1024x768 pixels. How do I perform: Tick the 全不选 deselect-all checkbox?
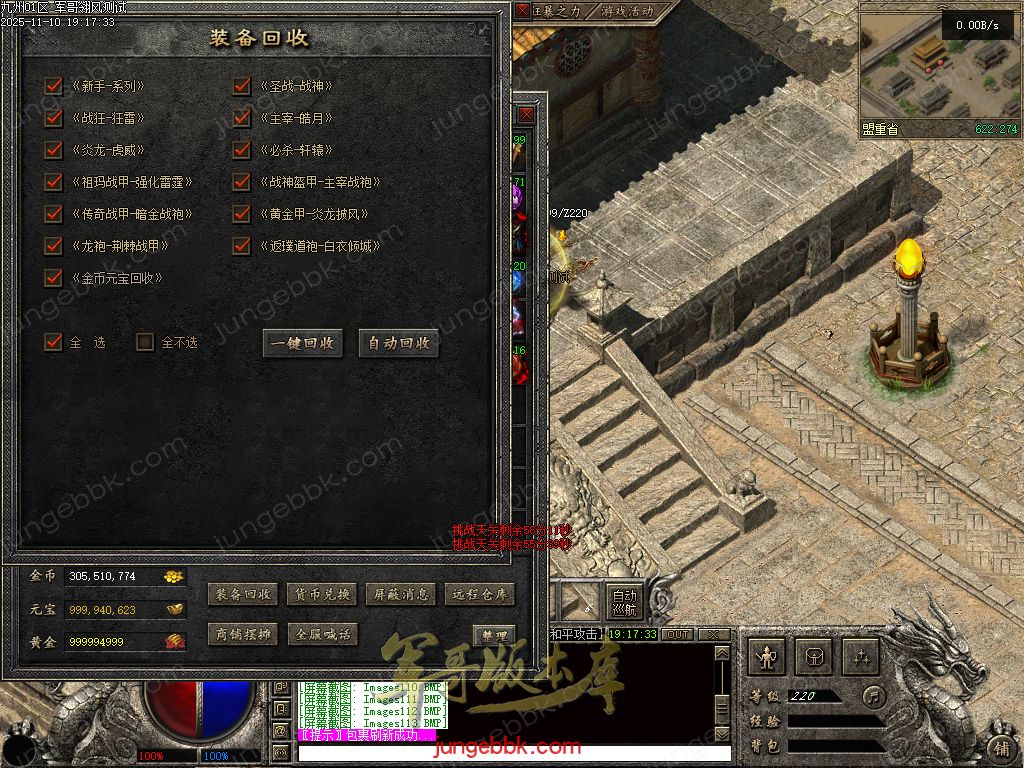(146, 342)
